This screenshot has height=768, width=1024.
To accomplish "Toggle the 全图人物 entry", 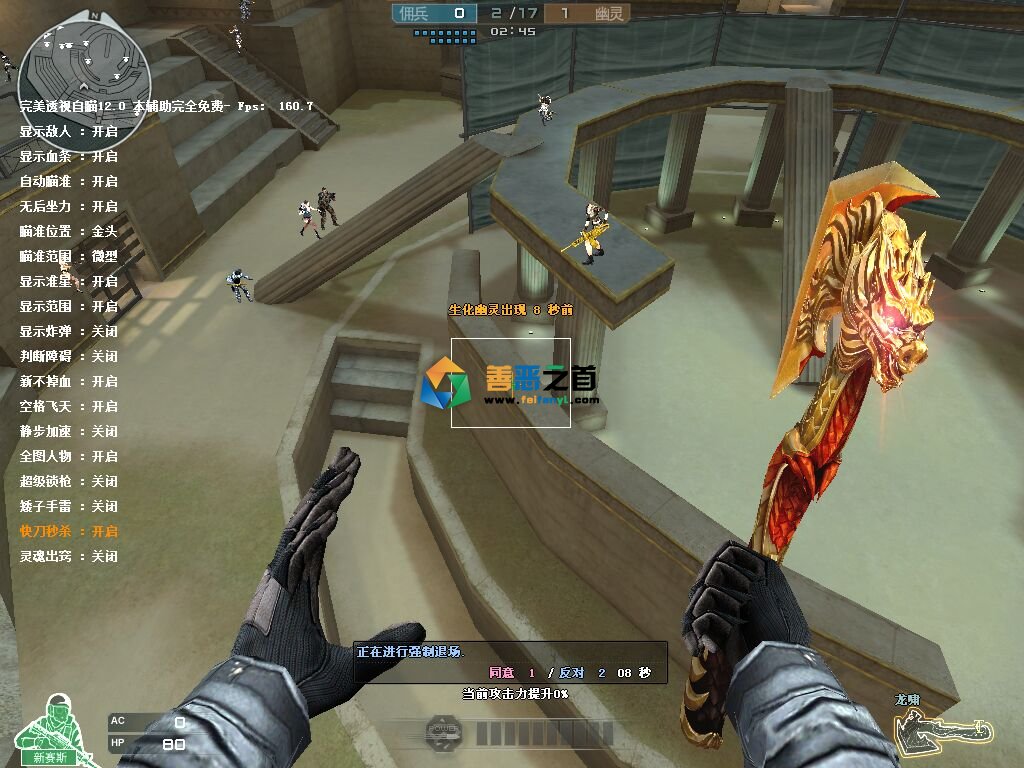I will coord(68,456).
